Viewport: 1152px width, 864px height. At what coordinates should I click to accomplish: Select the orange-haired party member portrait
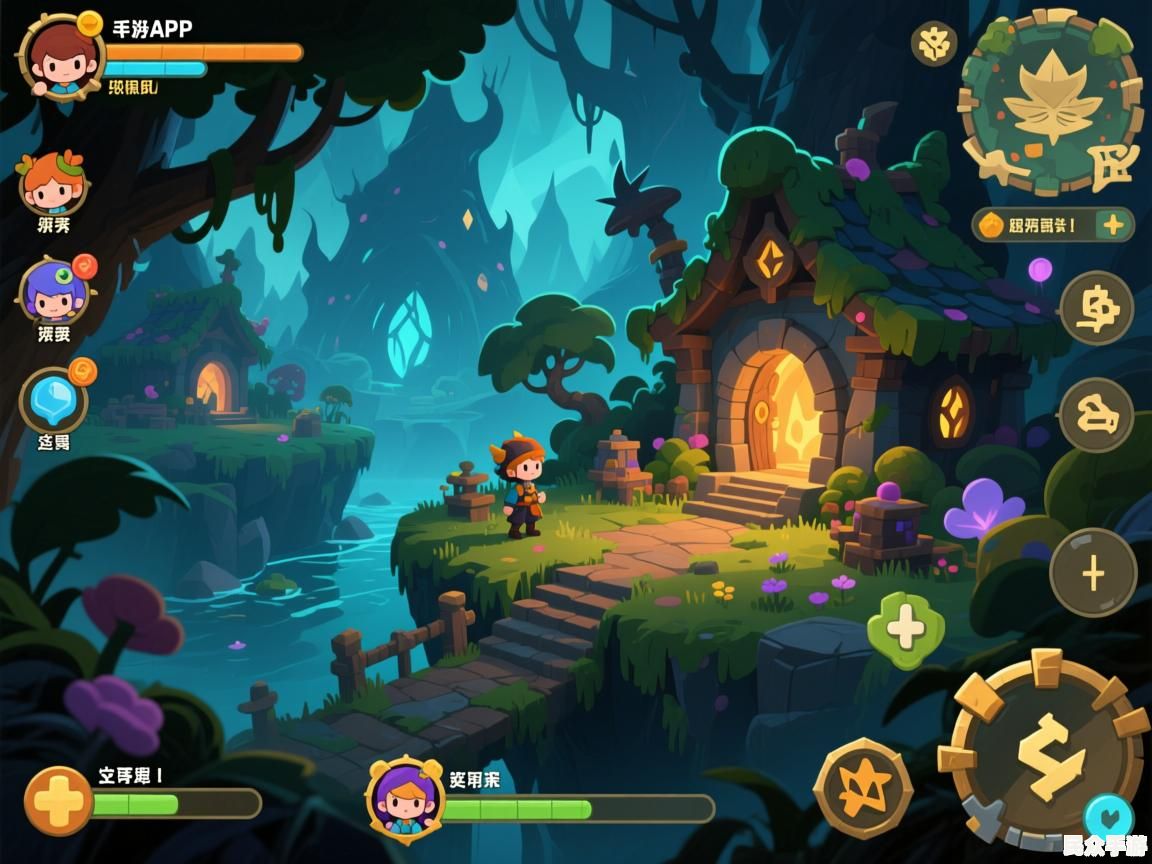pos(52,183)
